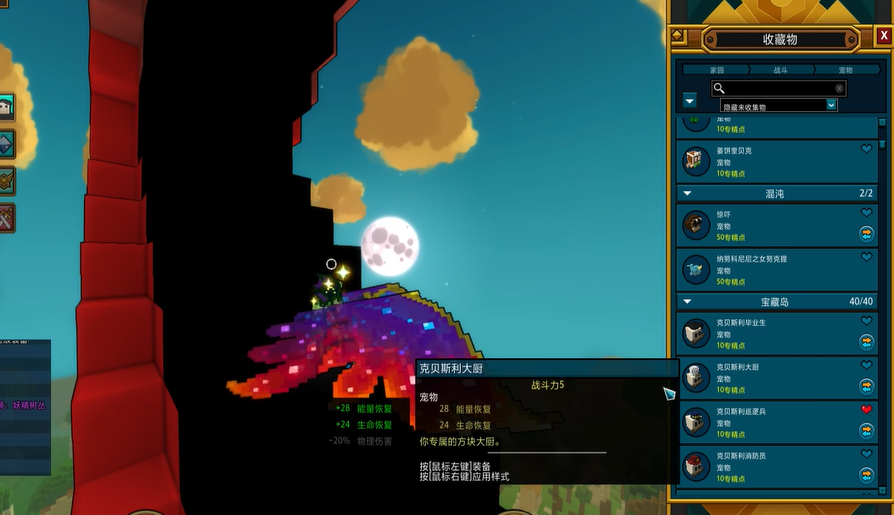Image resolution: width=894 pixels, height=515 pixels.
Task: Switch to the 宠物 category tab
Action: point(845,70)
